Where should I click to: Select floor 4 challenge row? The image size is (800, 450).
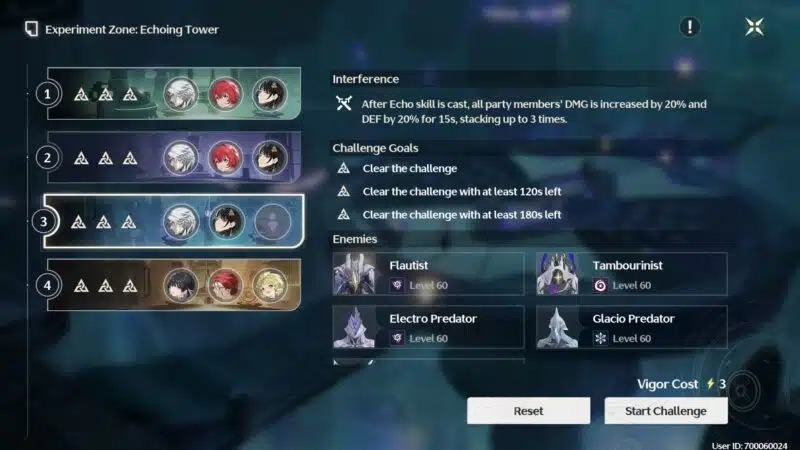pos(174,285)
